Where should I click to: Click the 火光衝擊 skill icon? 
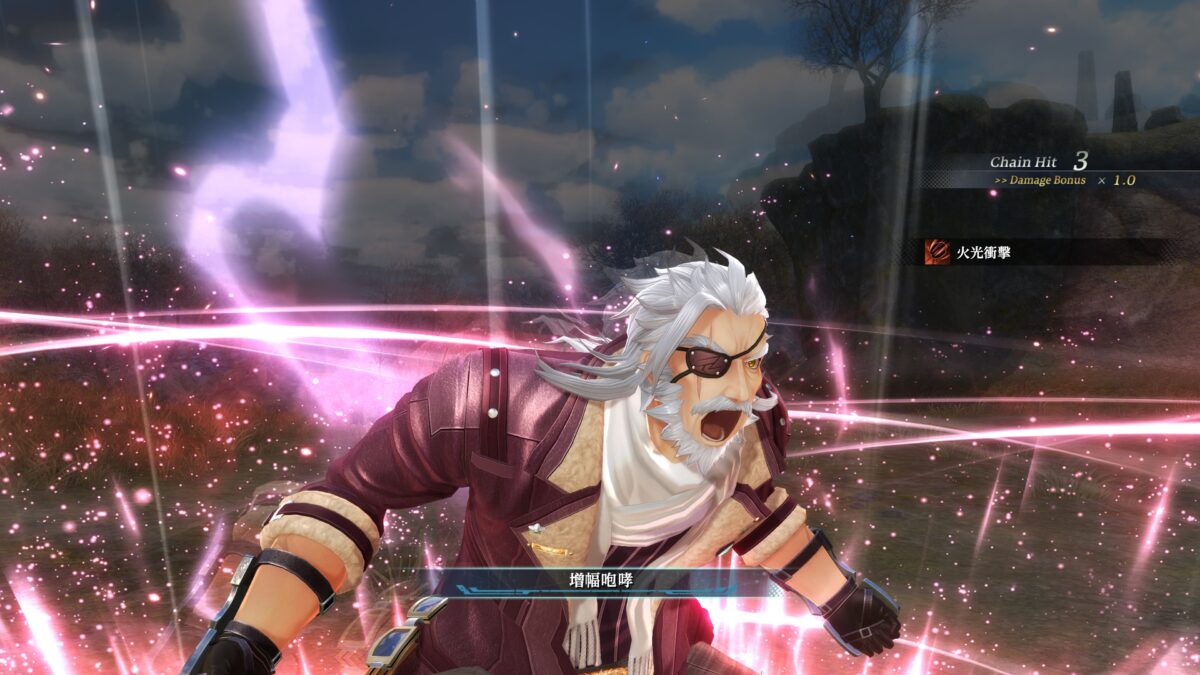click(x=938, y=251)
